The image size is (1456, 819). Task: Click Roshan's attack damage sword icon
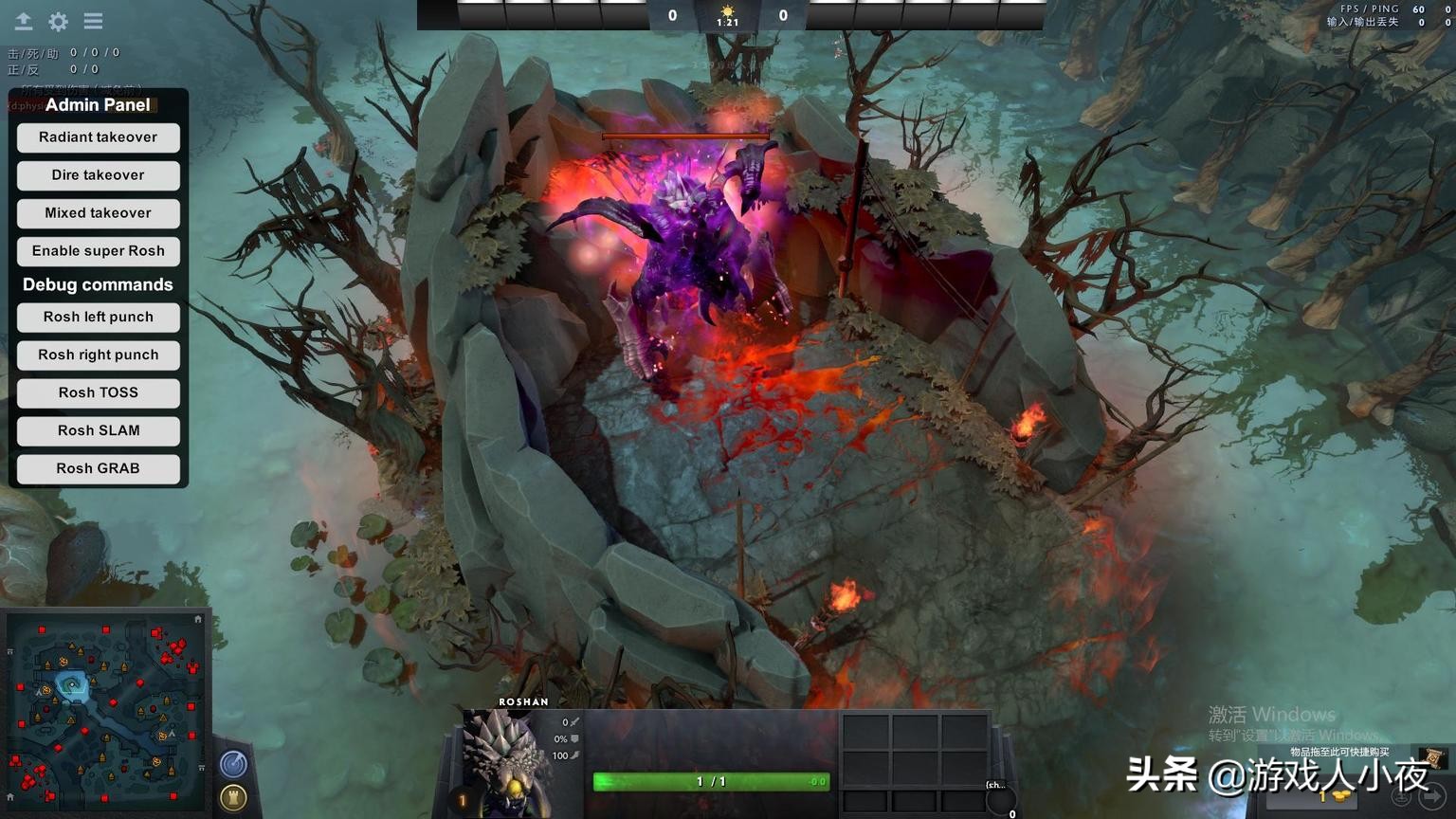coord(574,721)
